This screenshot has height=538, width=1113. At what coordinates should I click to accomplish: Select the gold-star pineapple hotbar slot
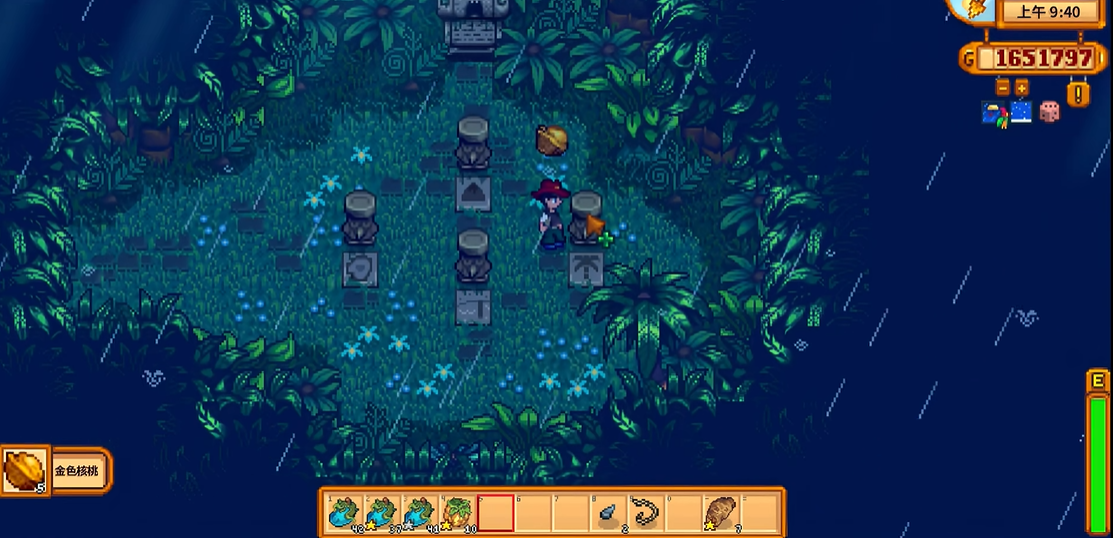(459, 513)
